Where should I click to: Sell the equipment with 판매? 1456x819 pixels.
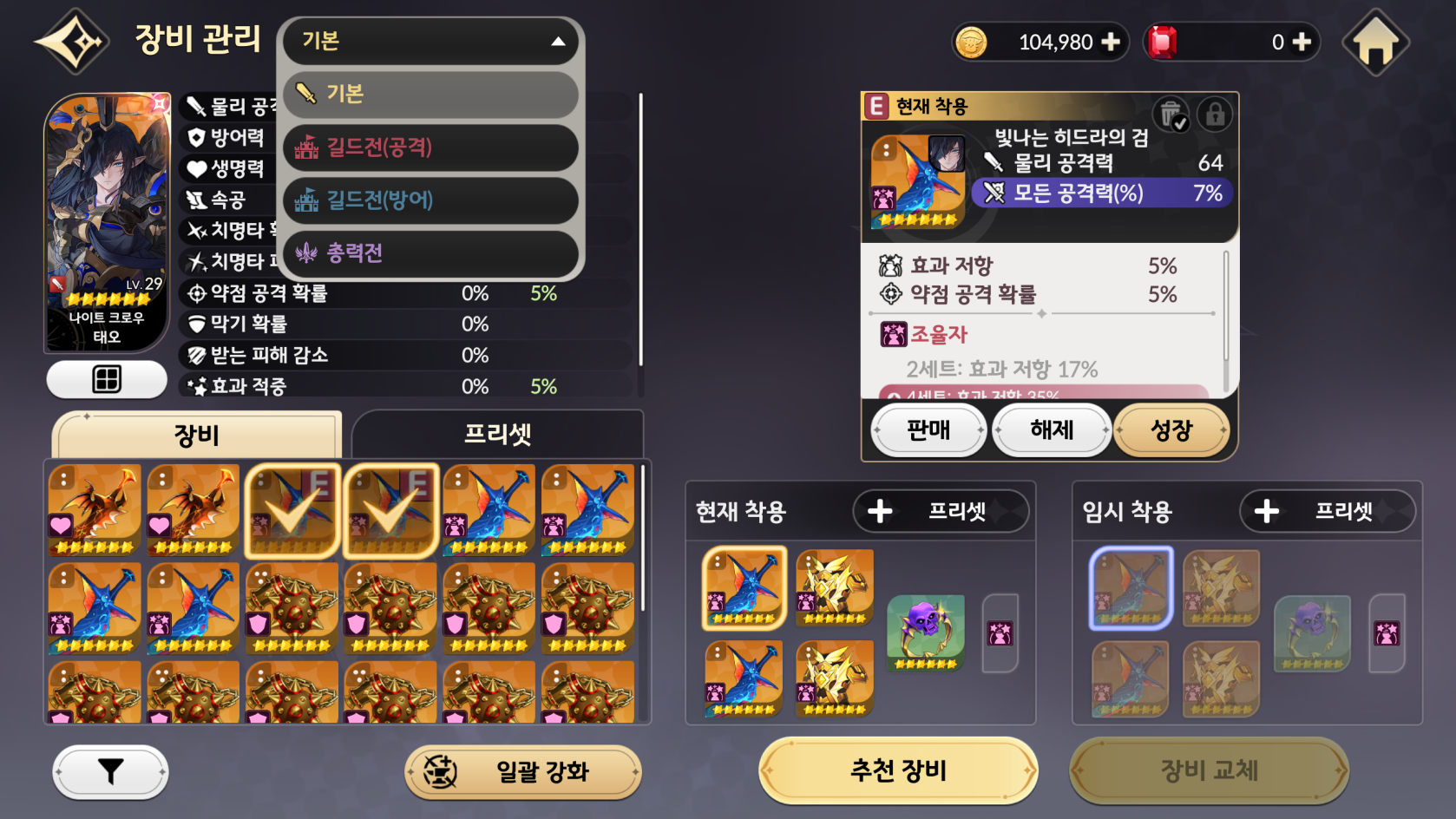coord(928,429)
